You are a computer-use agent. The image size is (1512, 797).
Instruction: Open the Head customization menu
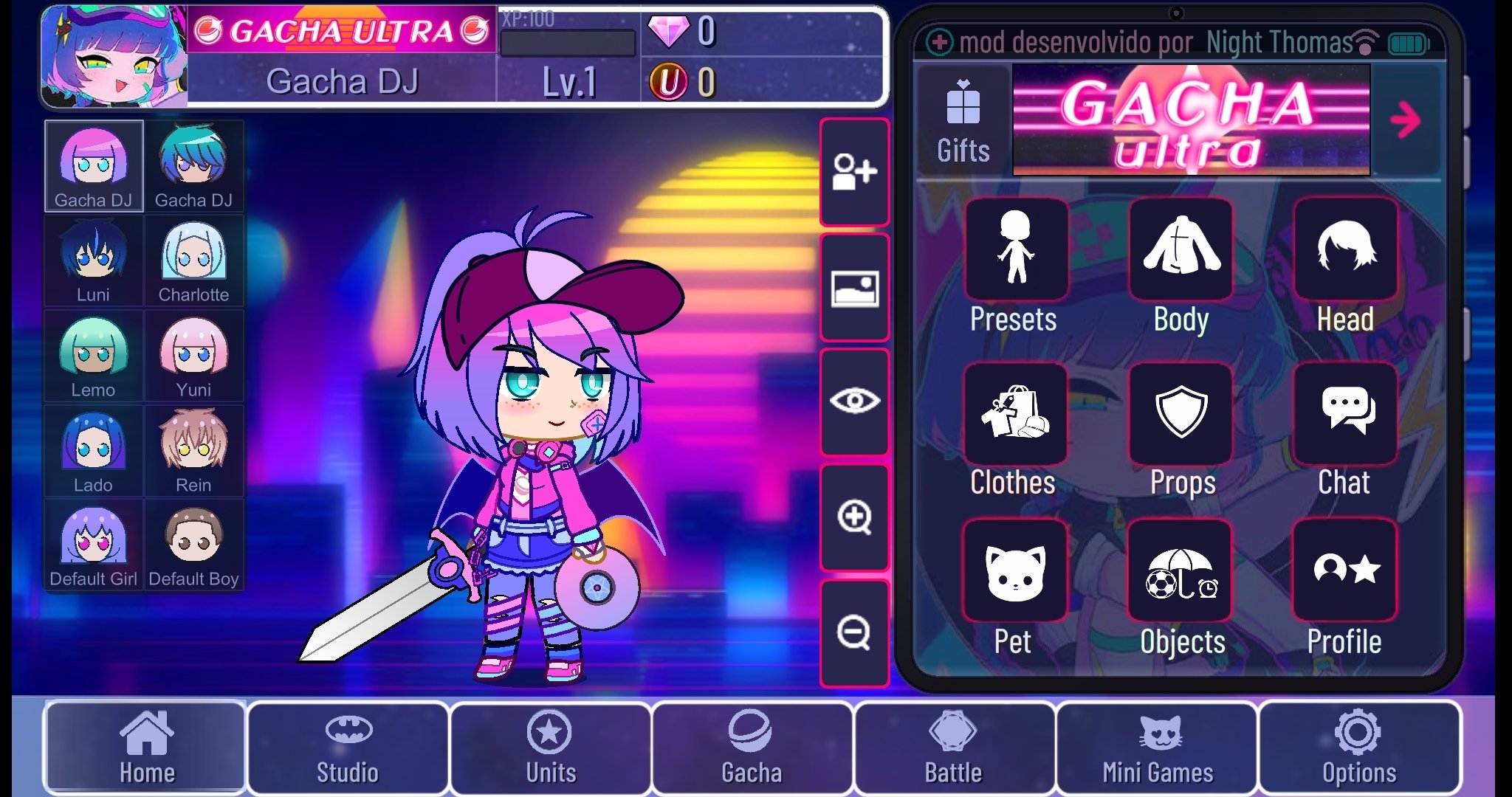1344,251
